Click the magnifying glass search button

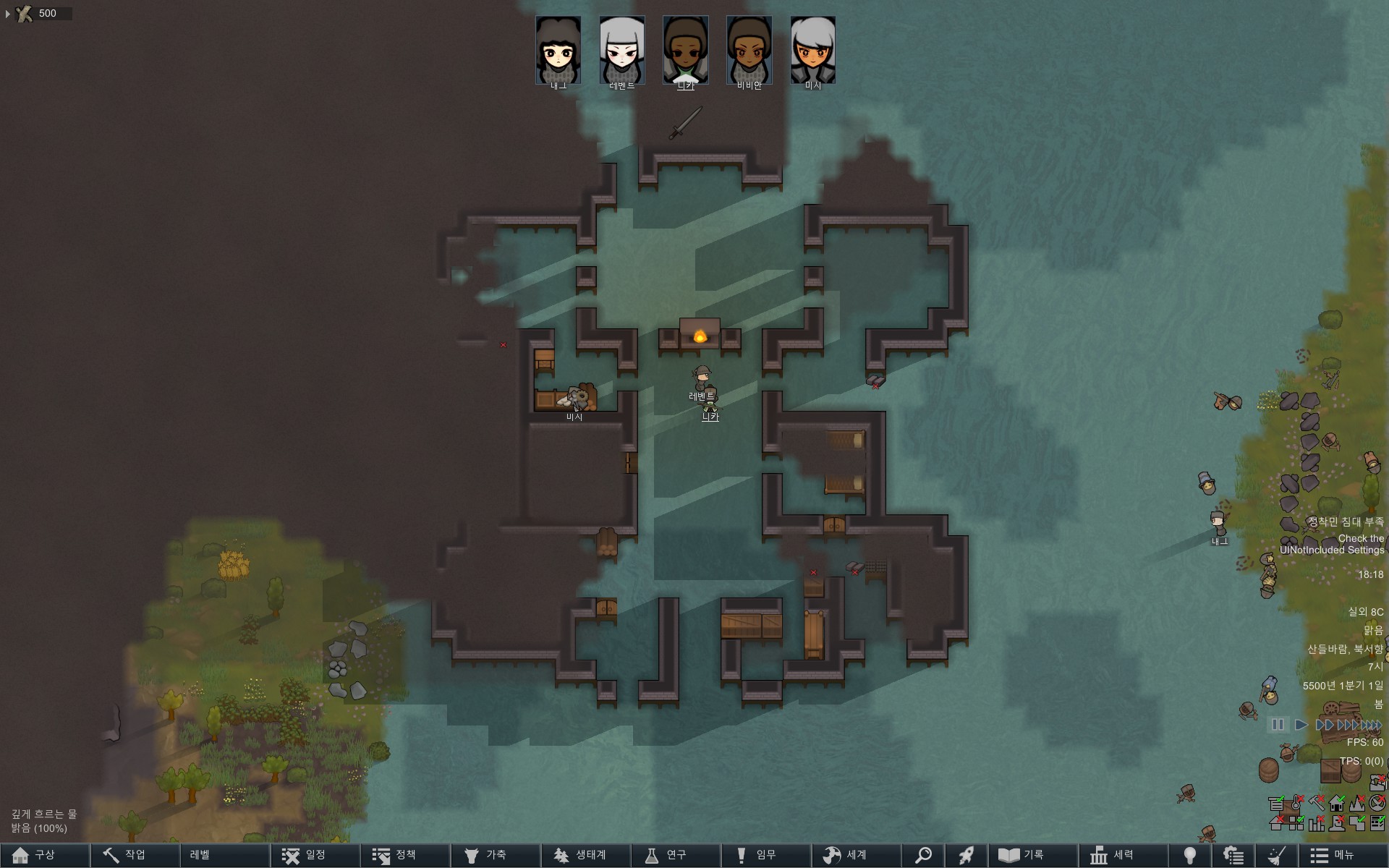point(923,855)
